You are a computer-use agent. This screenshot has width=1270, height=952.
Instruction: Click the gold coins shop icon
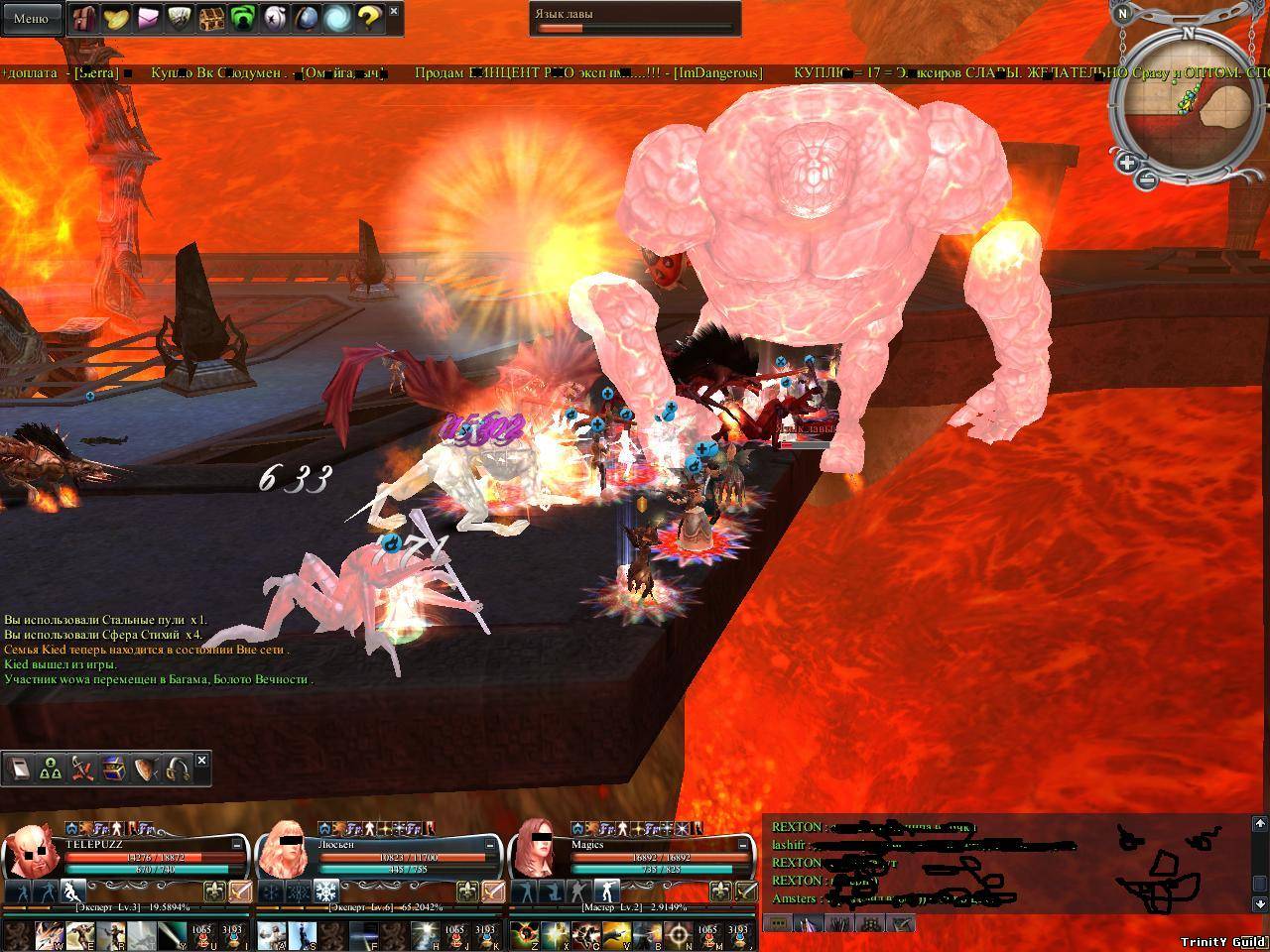116,18
